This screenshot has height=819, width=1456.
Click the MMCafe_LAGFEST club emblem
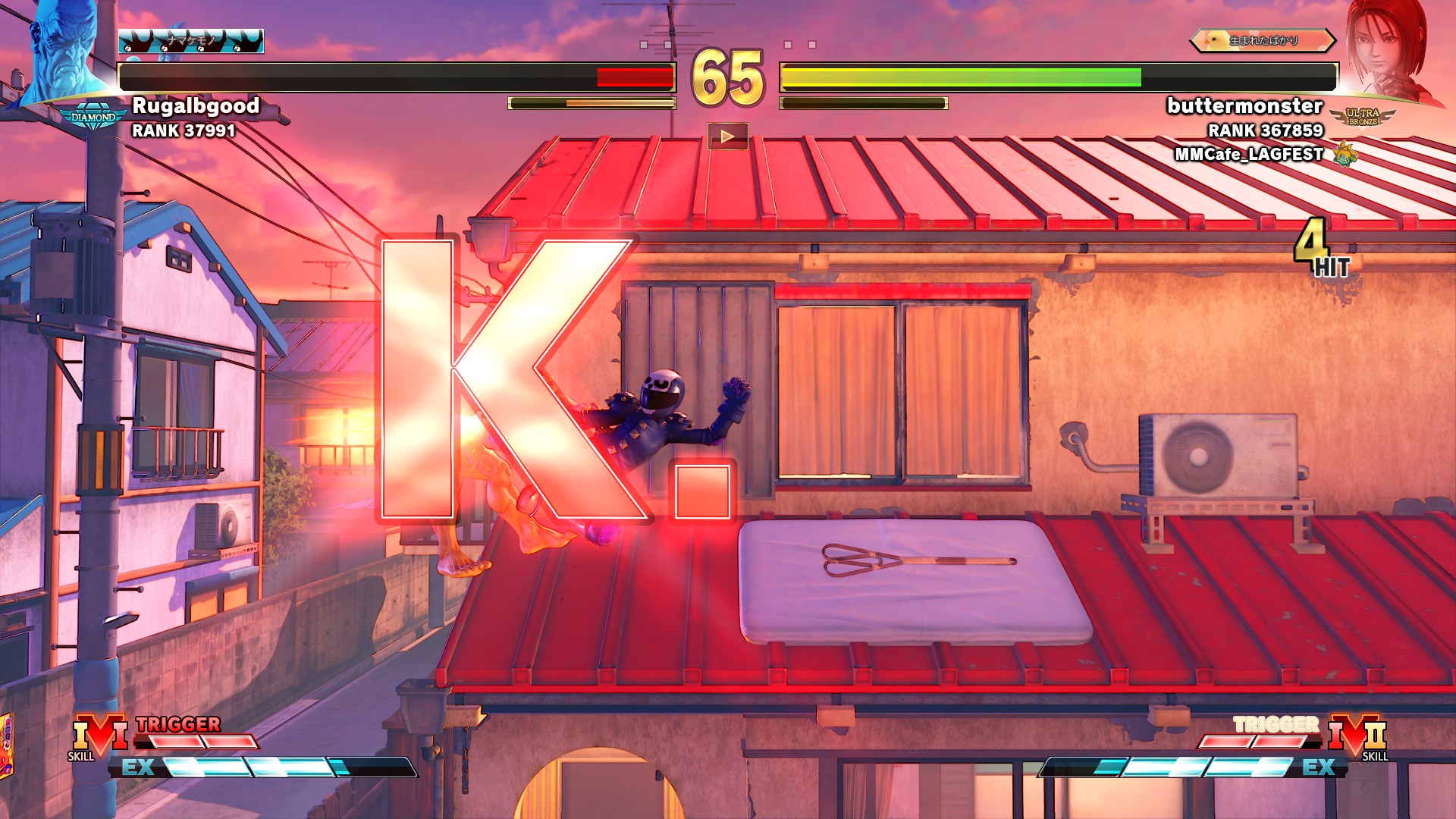pyautogui.click(x=1345, y=154)
